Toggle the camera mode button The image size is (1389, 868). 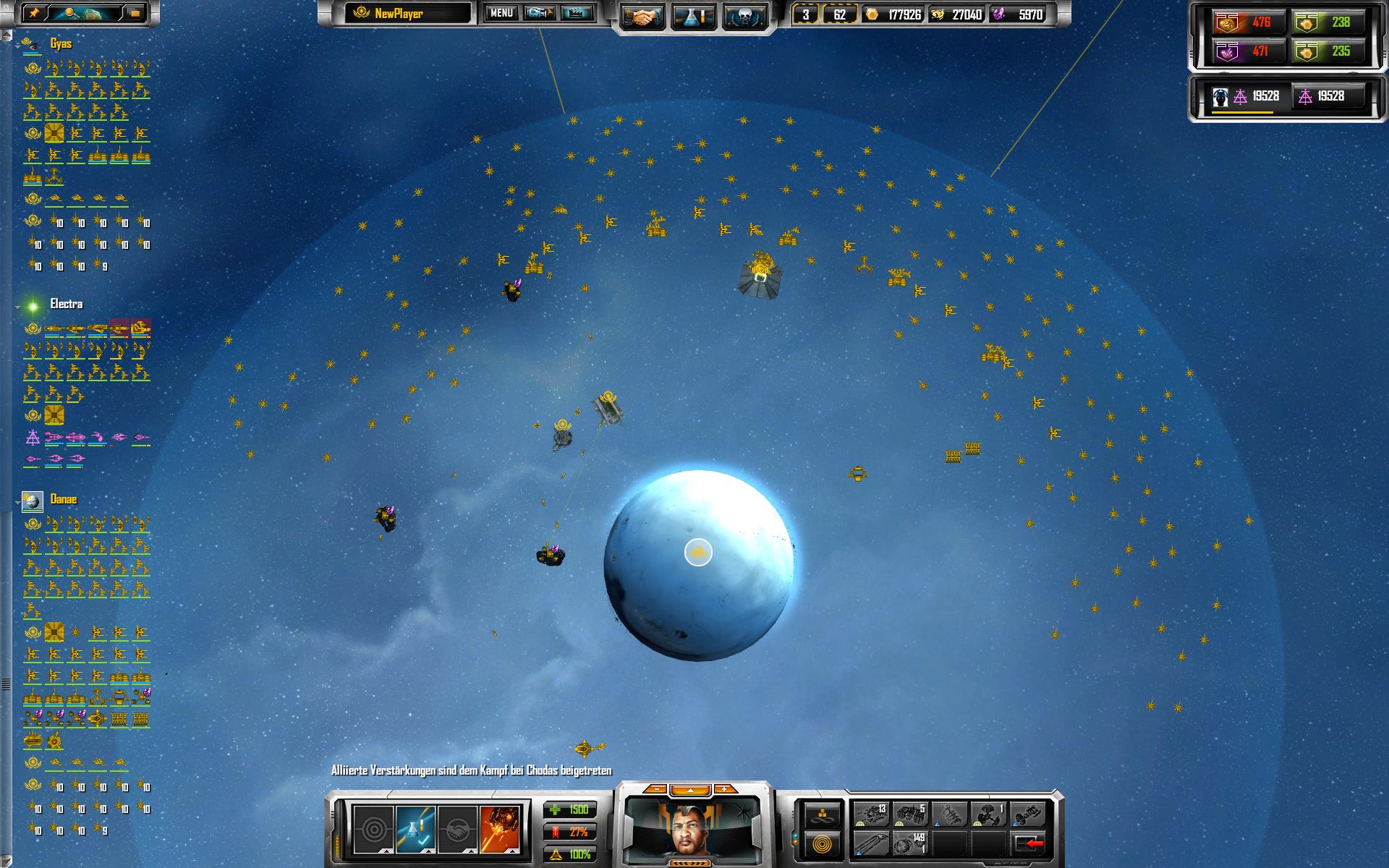coord(539,13)
